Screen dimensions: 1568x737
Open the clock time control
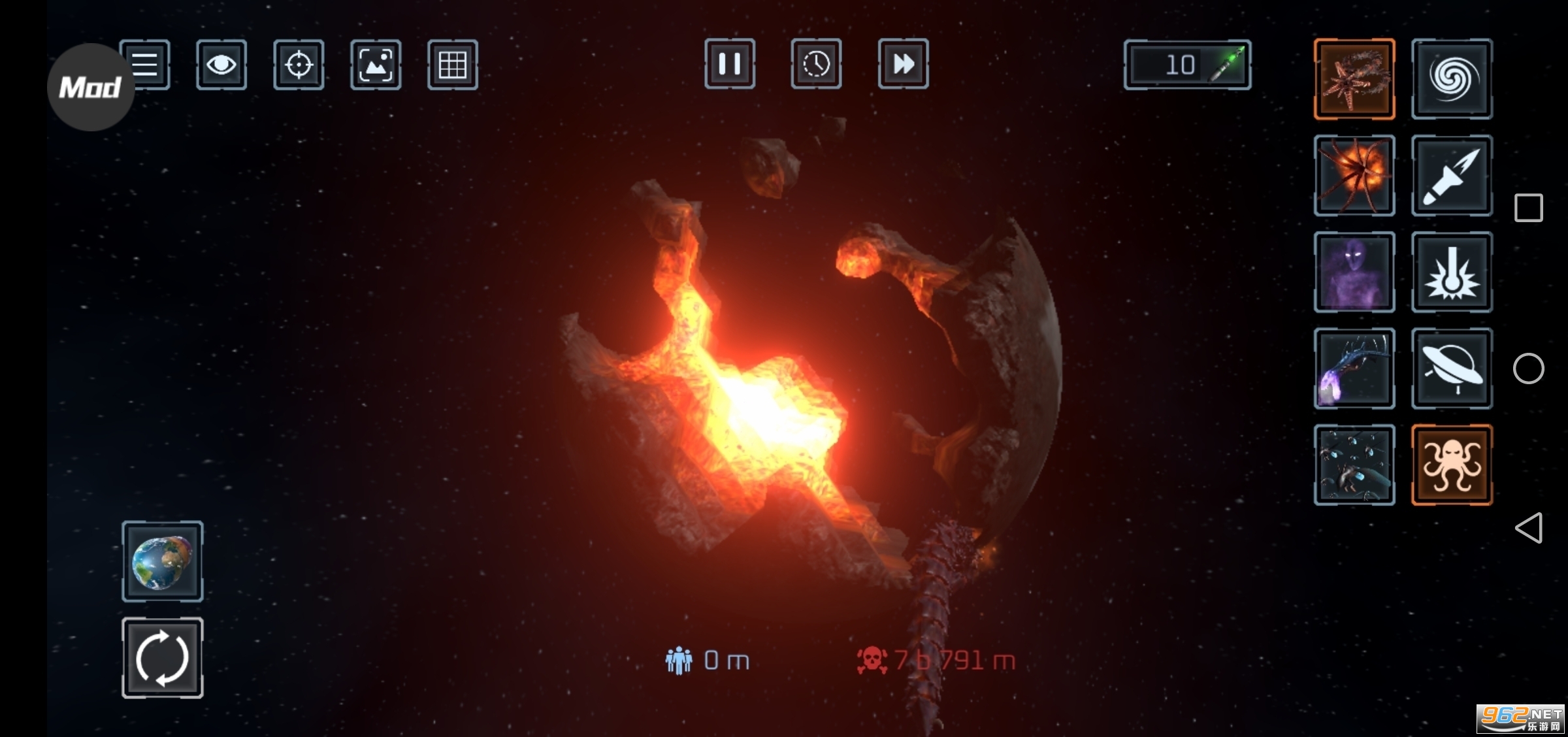(816, 64)
